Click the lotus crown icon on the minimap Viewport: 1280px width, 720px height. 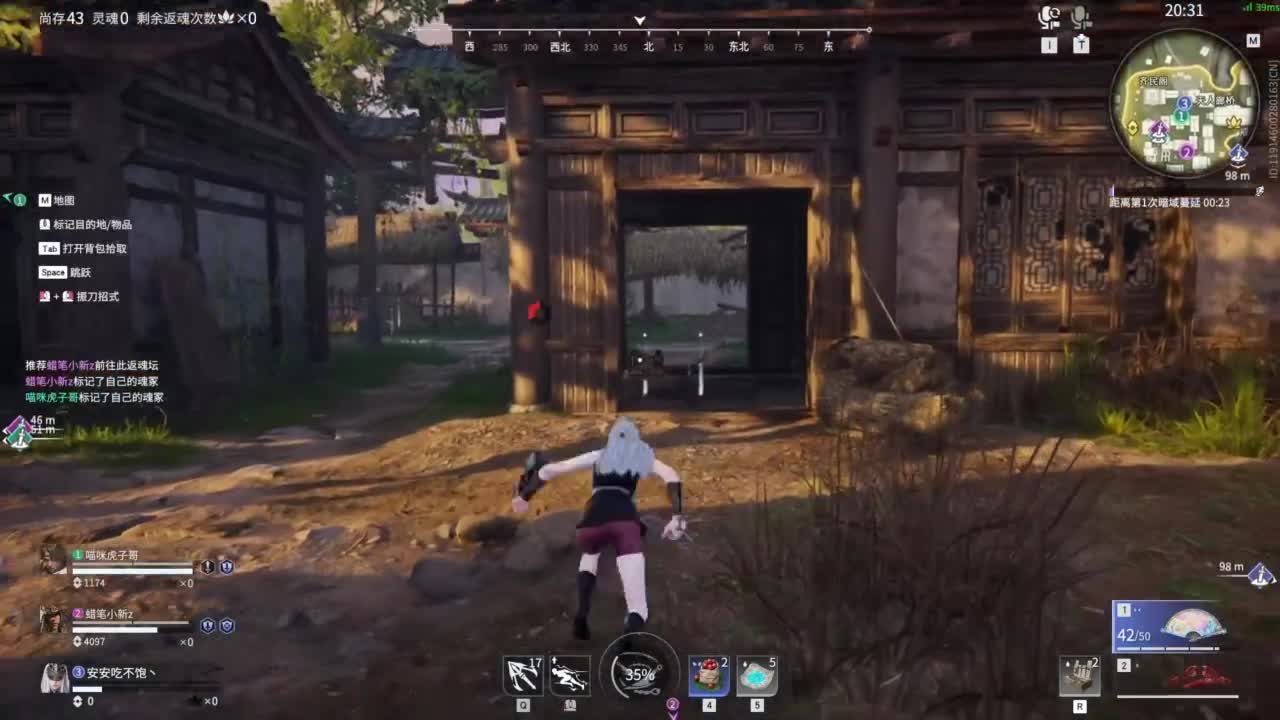1232,123
